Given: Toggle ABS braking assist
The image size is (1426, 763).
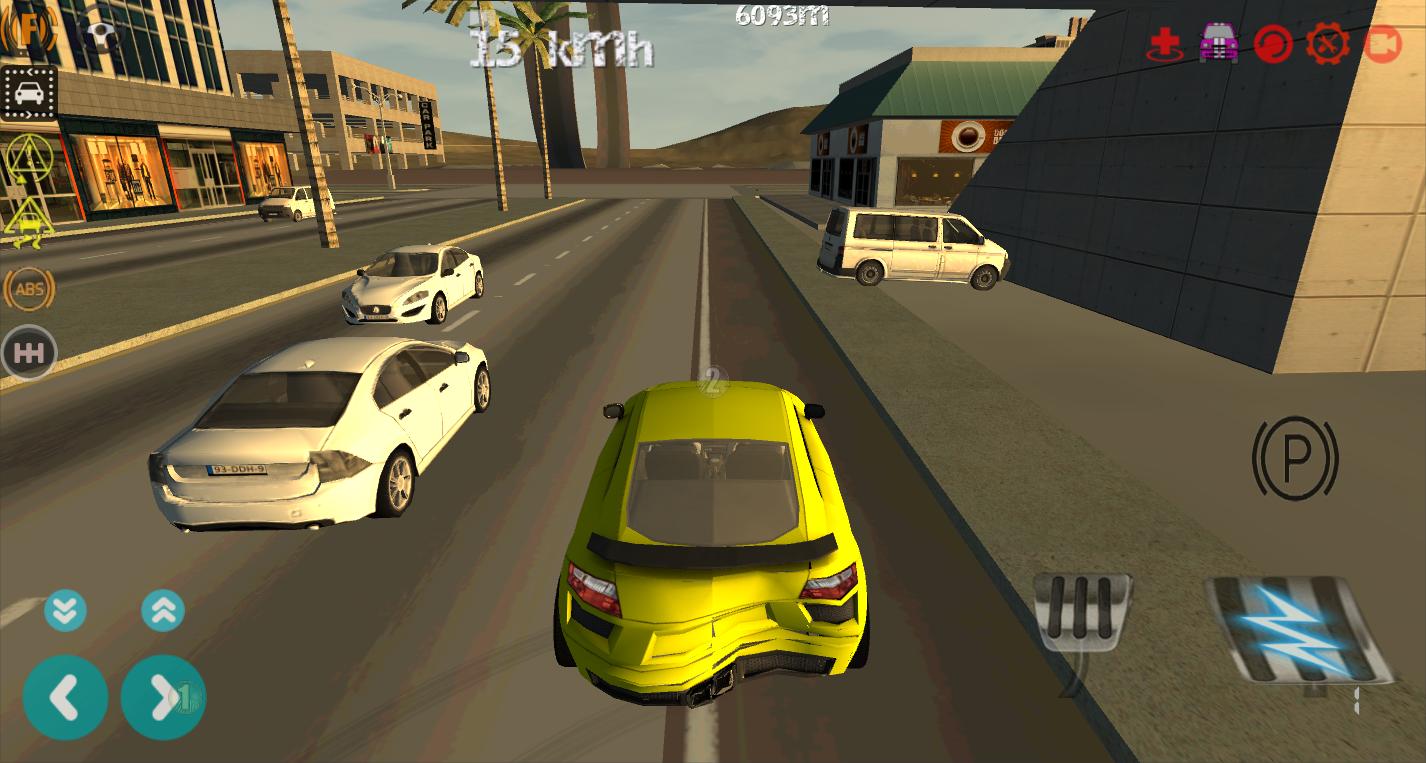Looking at the screenshot, I should point(28,289).
